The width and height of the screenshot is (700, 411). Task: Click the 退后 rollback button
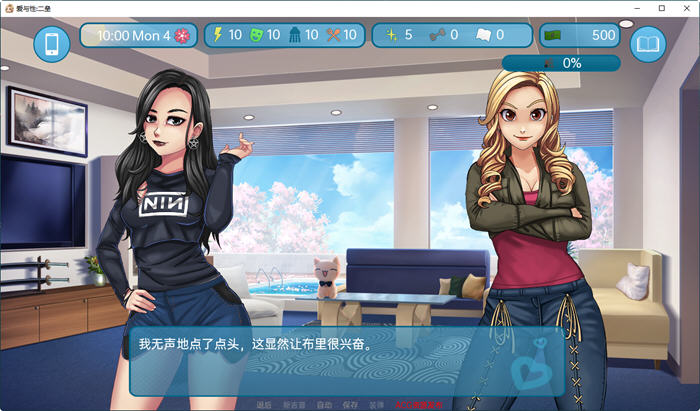[264, 405]
